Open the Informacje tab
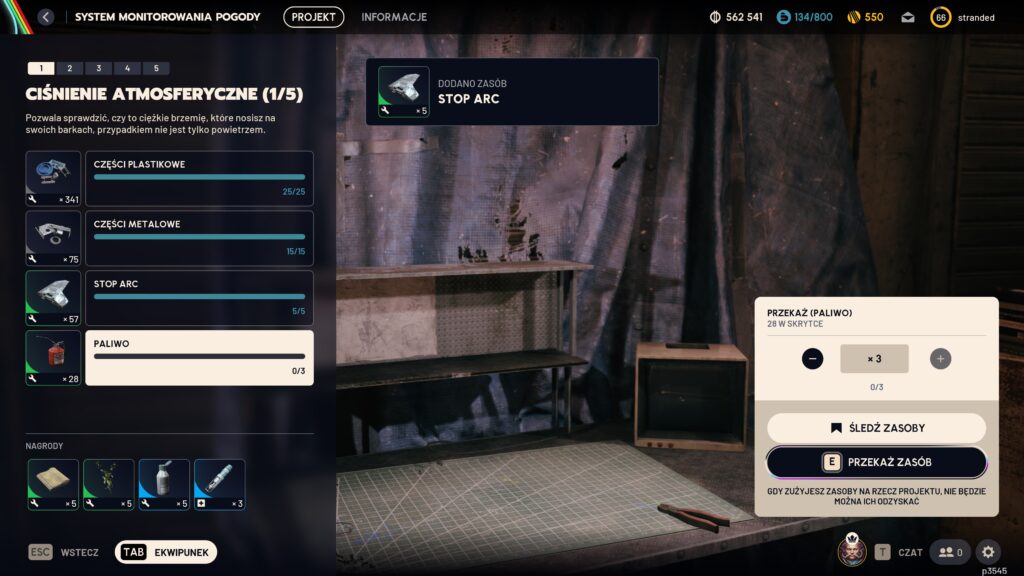 394,17
